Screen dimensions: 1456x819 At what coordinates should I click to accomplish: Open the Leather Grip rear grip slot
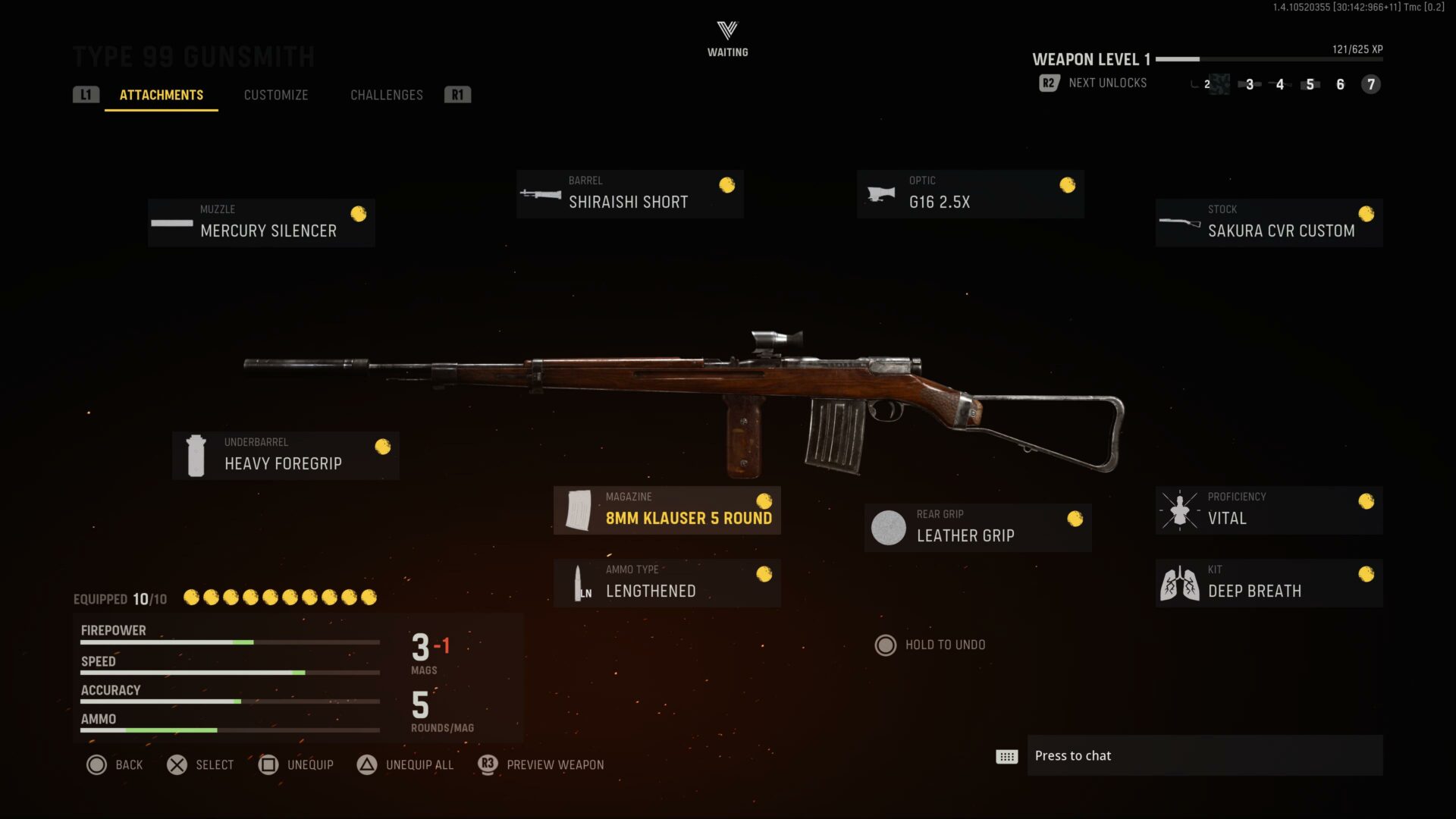coord(977,528)
